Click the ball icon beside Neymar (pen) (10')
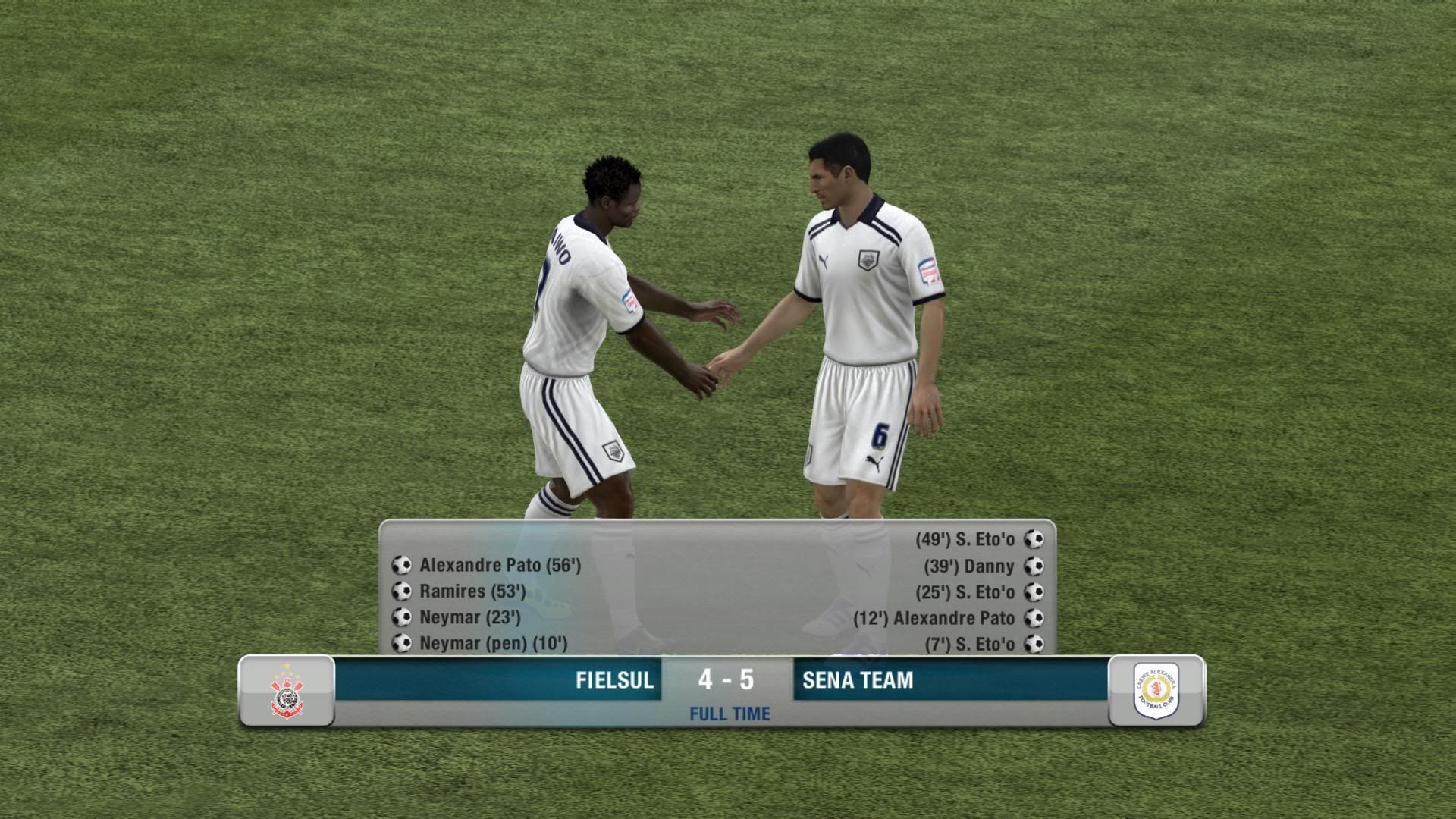1456x819 pixels. pos(400,643)
